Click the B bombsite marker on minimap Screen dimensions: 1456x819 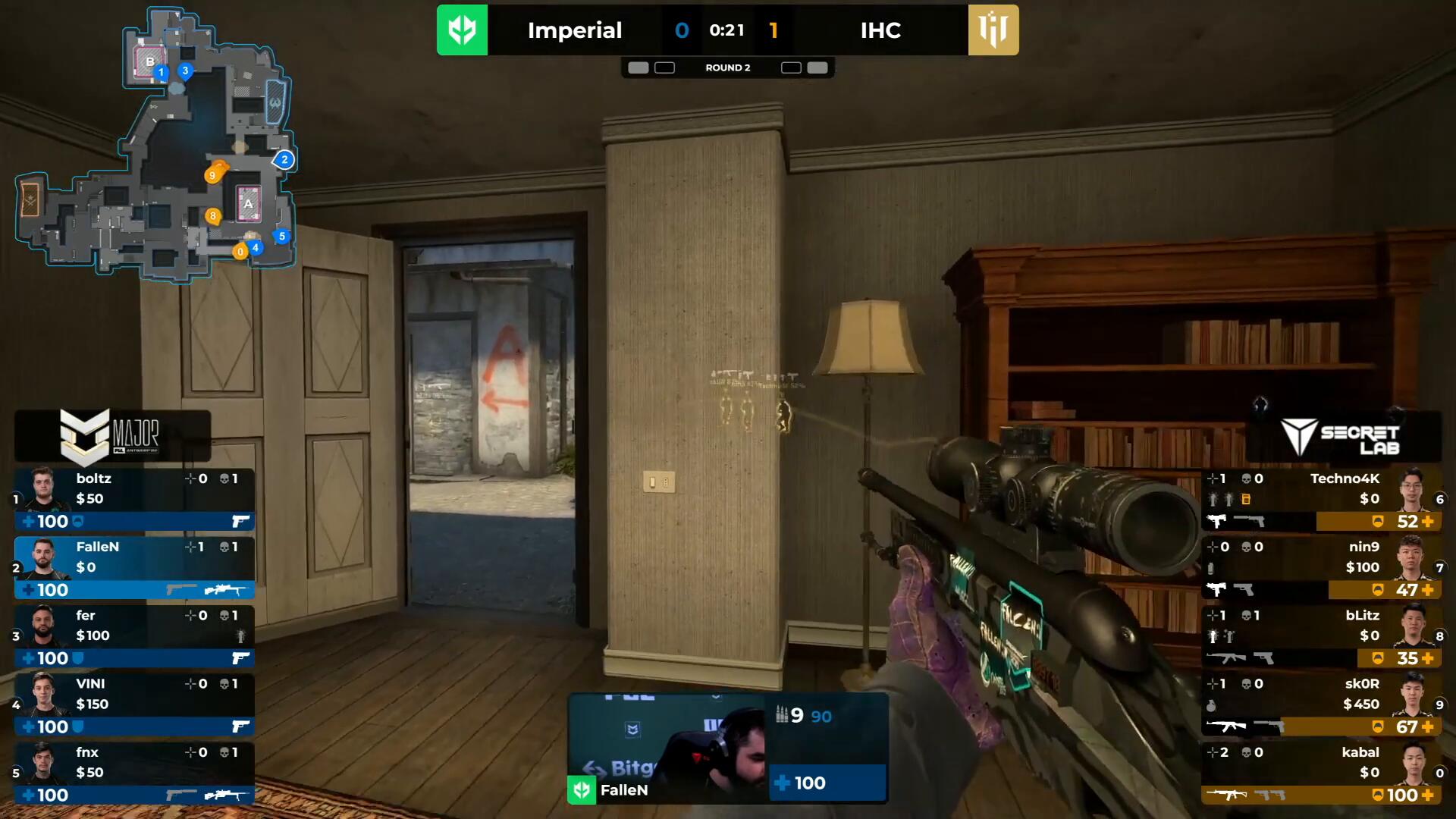(149, 61)
